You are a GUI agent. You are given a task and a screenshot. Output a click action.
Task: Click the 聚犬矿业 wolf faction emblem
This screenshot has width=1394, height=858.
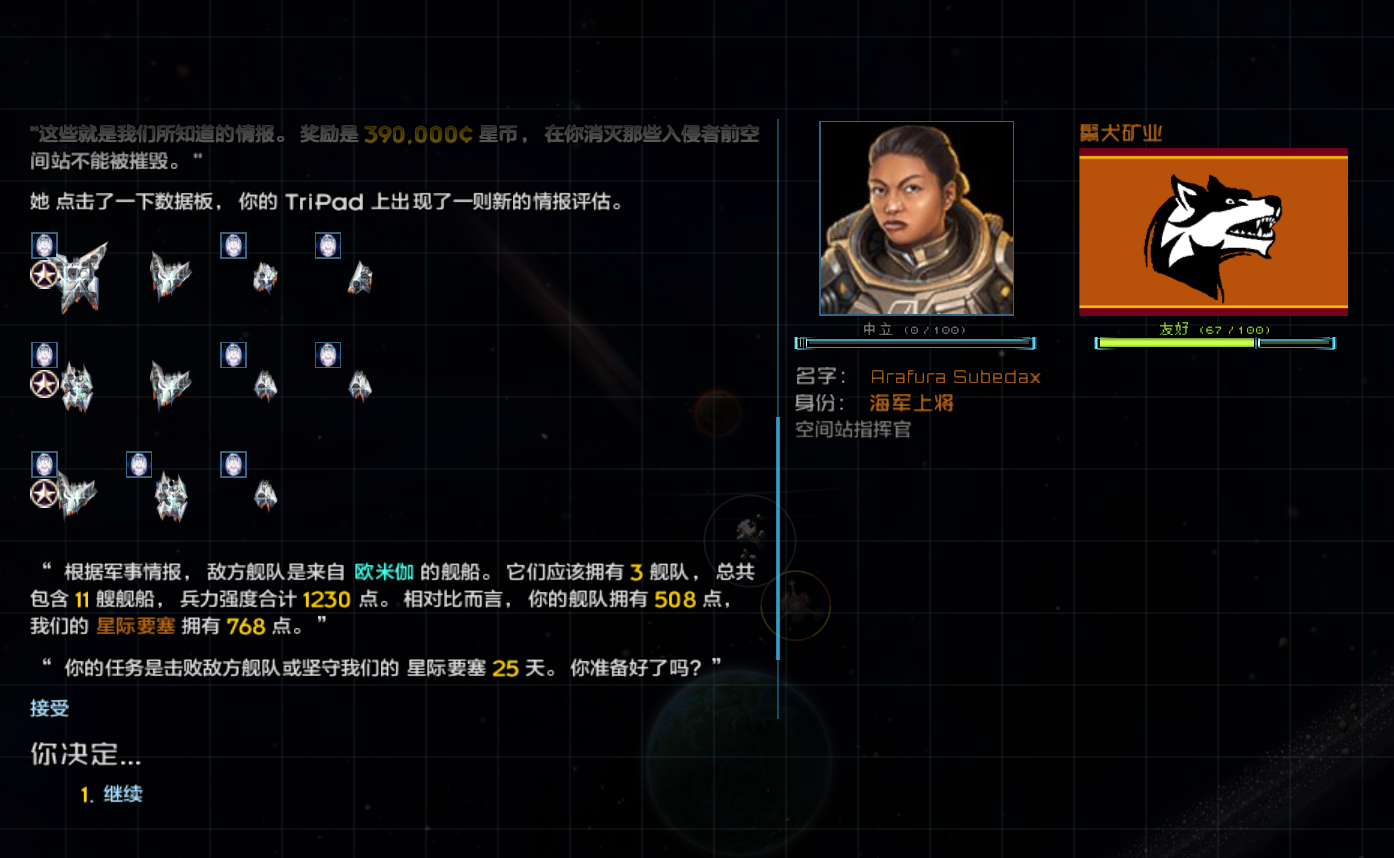[x=1212, y=232]
